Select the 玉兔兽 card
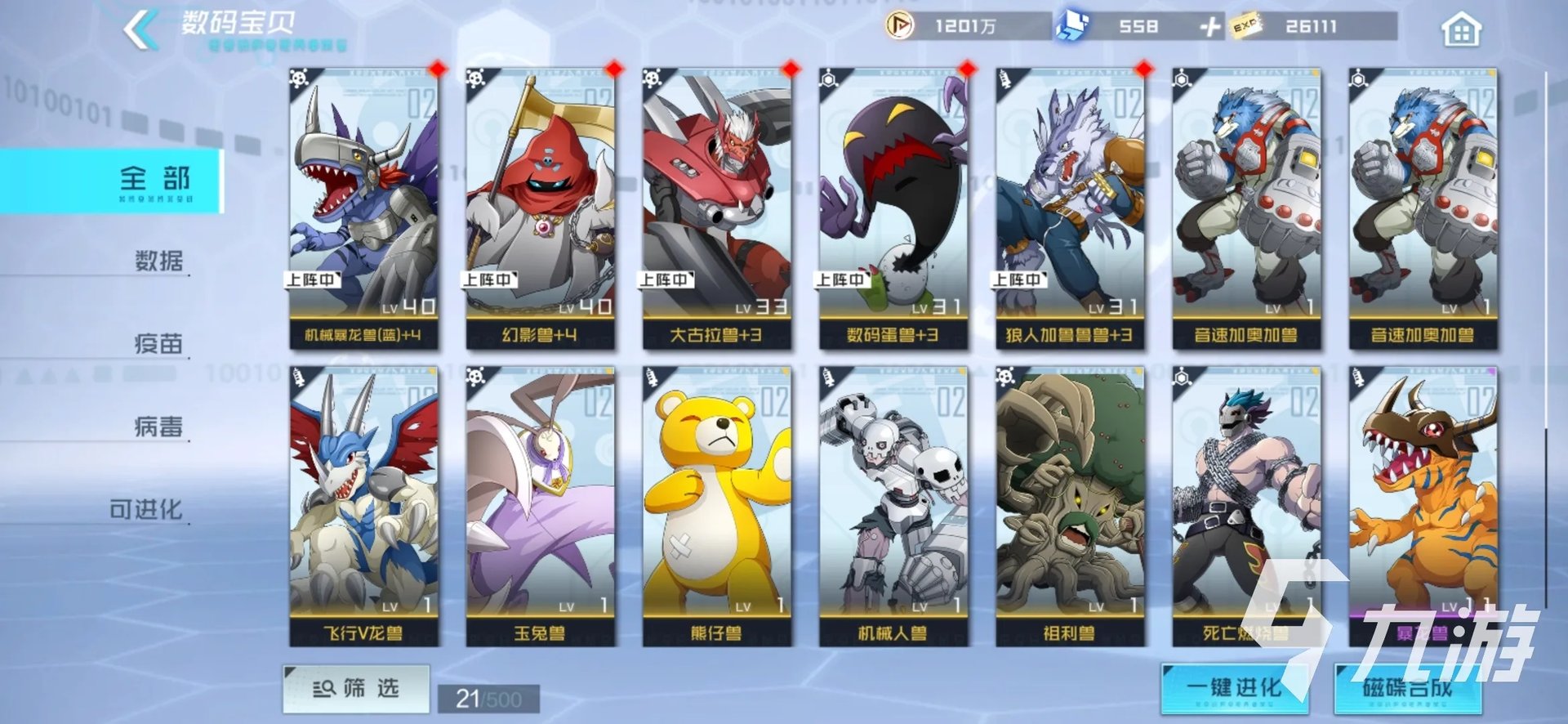1568x724 pixels. [540, 507]
